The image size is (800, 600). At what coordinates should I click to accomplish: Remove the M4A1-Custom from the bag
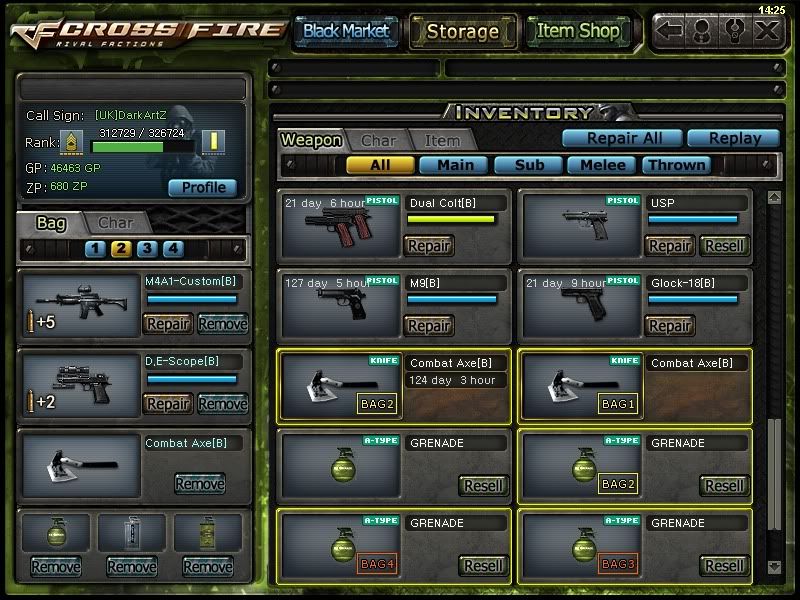(x=222, y=324)
